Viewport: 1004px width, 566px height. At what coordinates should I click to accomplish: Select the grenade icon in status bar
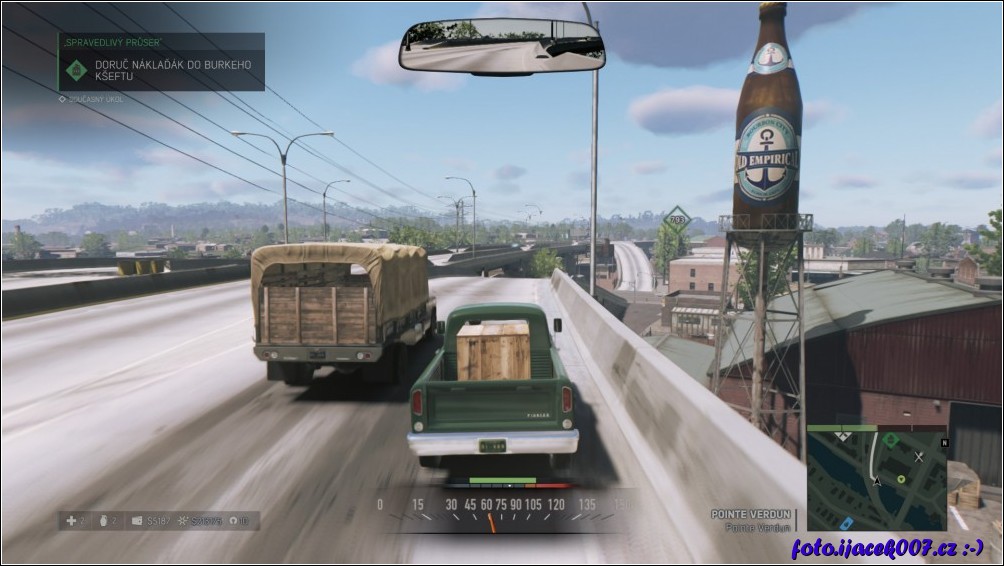pyautogui.click(x=101, y=520)
